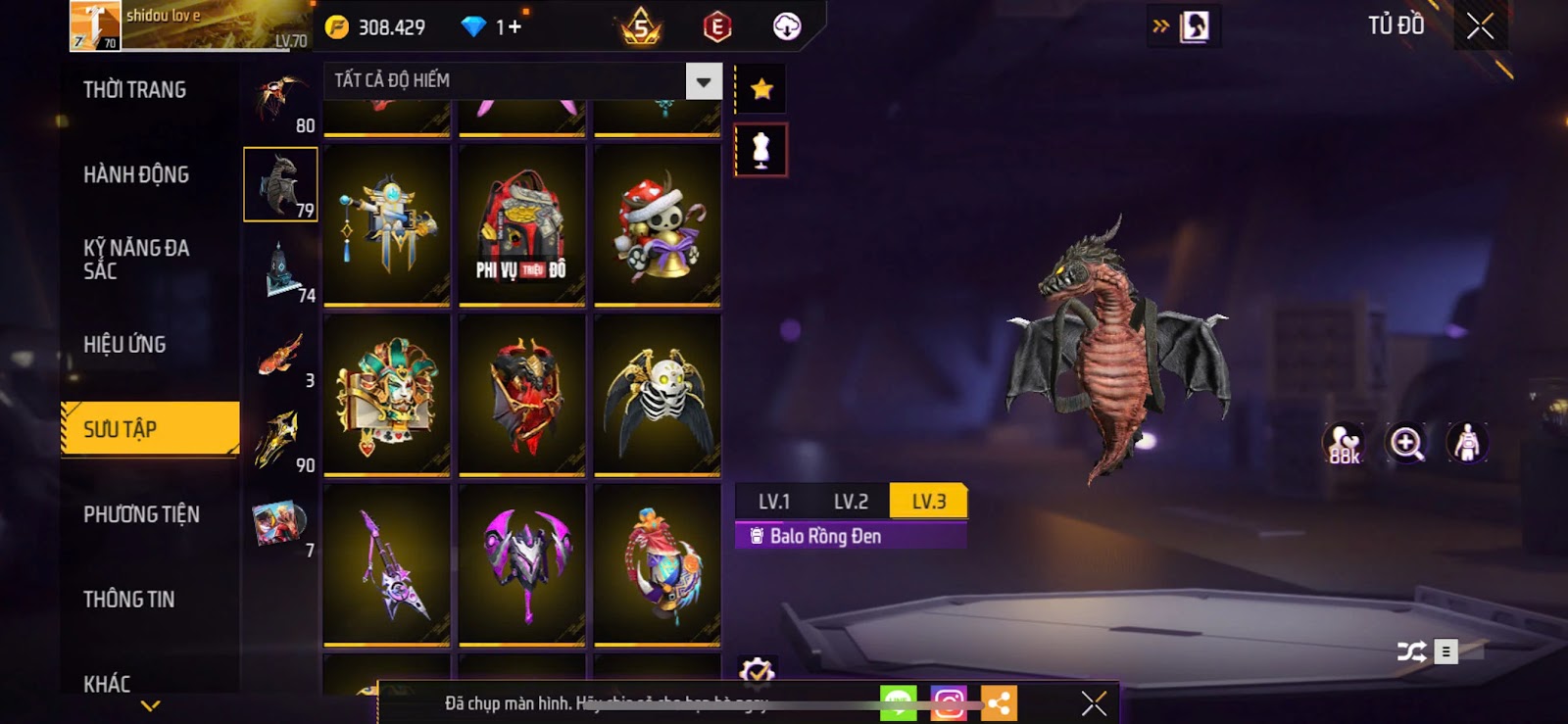
Task: Switch backpack to LV.2
Action: coord(851,502)
